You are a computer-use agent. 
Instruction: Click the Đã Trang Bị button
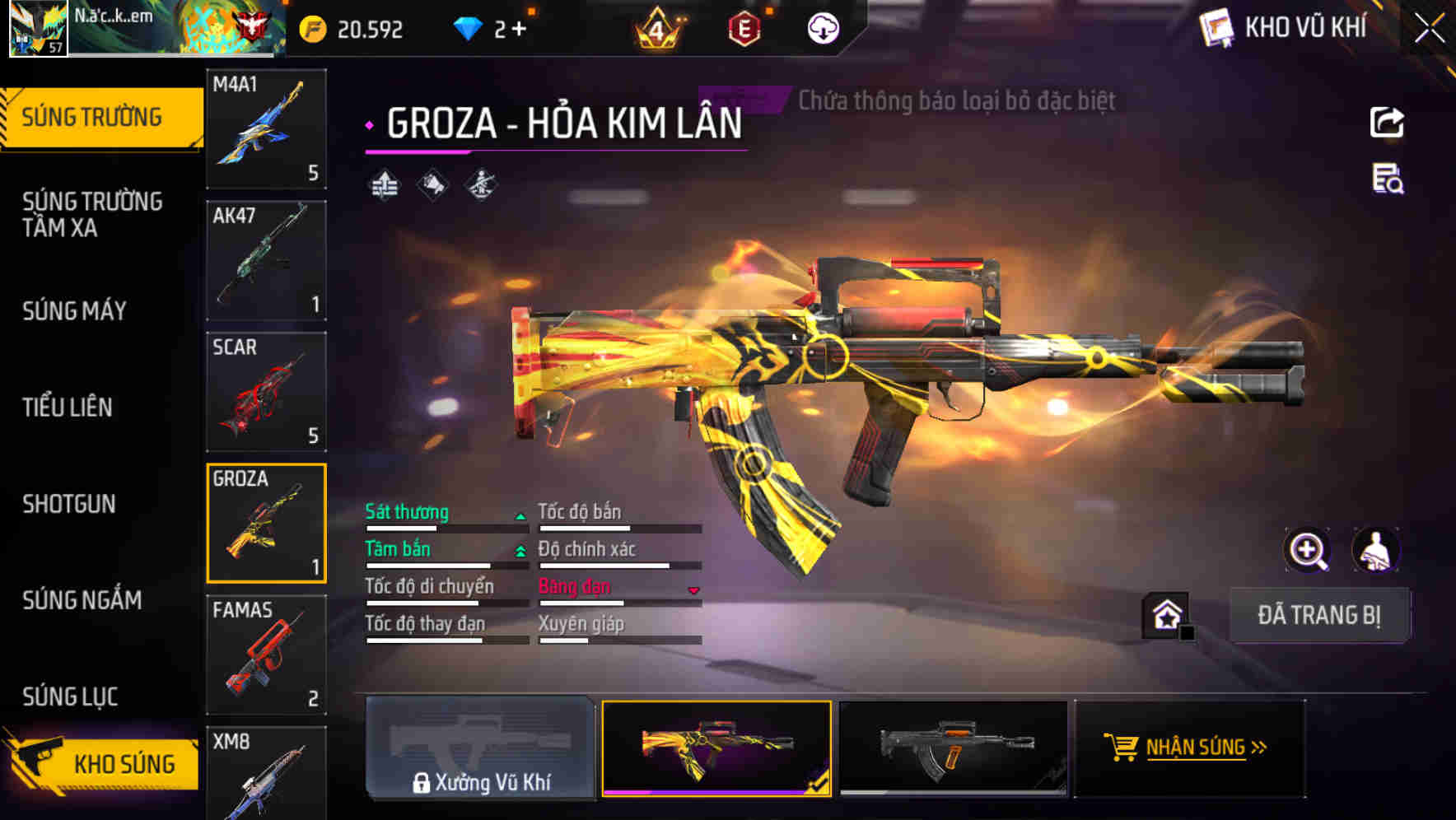point(1319,615)
